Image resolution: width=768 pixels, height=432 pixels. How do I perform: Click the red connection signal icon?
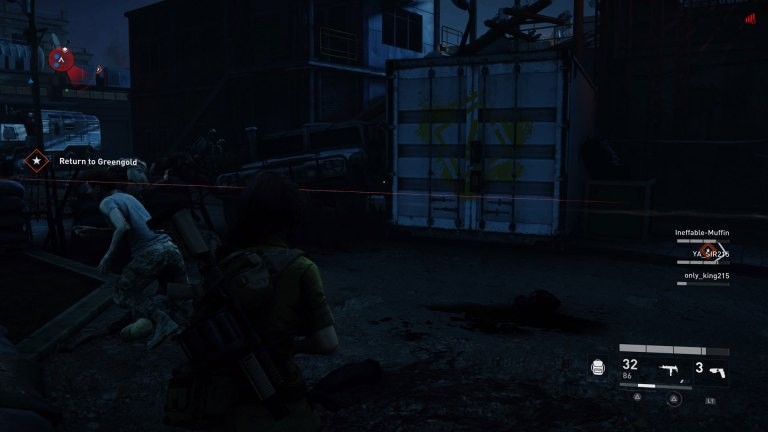[749, 18]
